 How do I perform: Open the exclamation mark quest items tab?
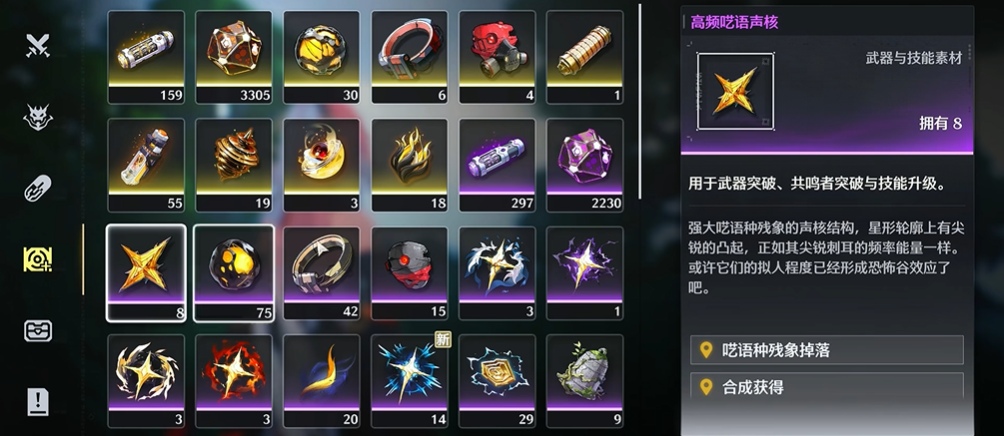pyautogui.click(x=38, y=401)
